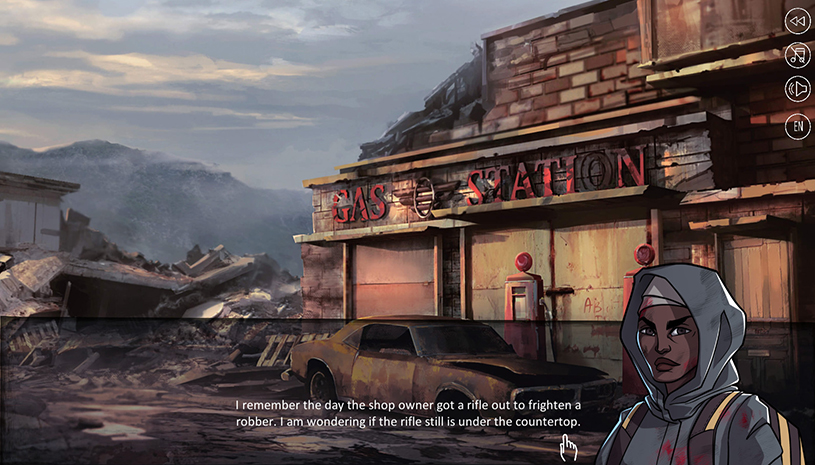Viewport: 815px width, 465px height.
Task: Click the rewind double-arrow button
Action: (x=797, y=21)
